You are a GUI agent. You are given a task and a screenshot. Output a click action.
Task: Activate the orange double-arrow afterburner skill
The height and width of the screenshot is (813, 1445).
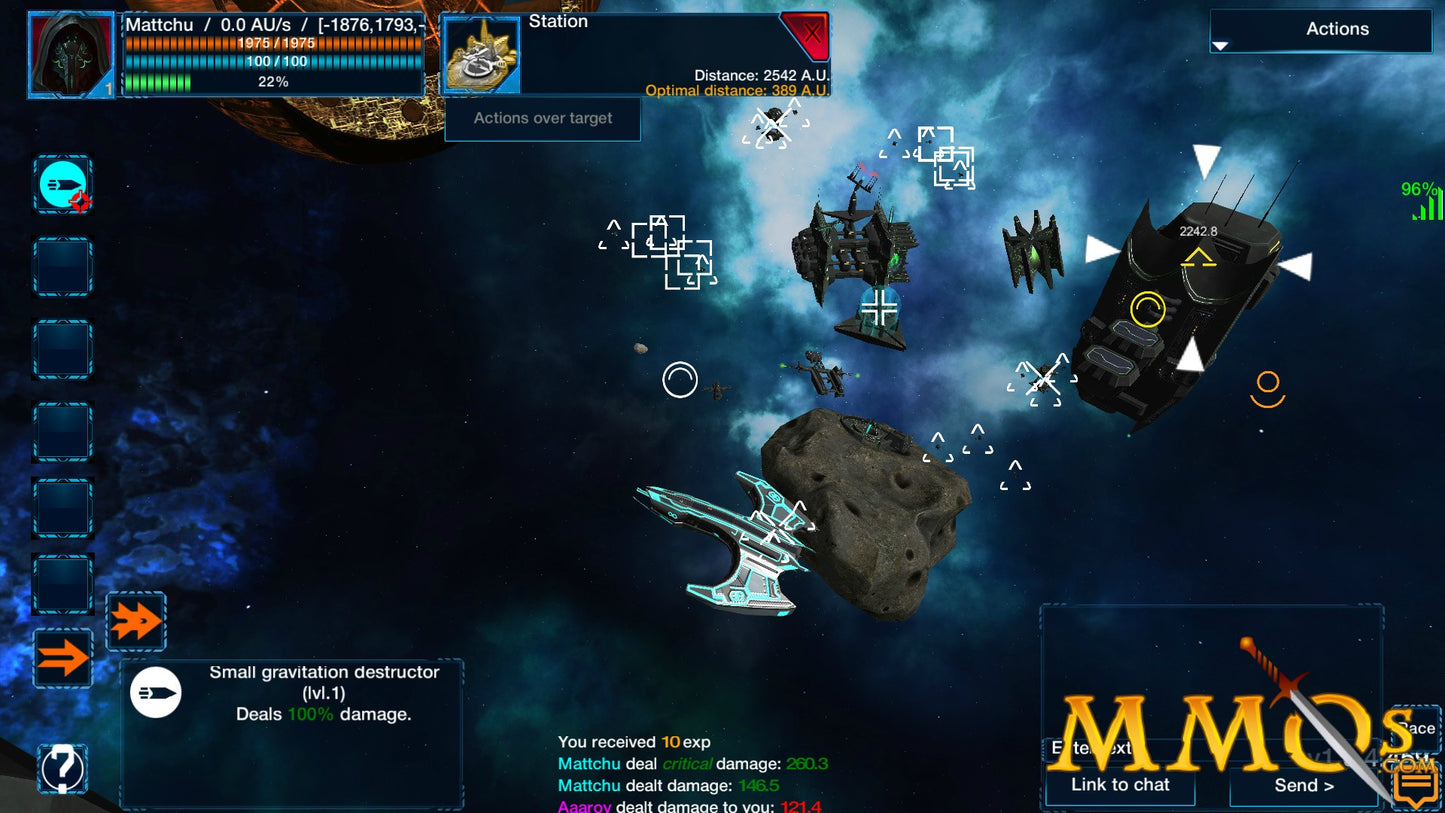point(136,620)
